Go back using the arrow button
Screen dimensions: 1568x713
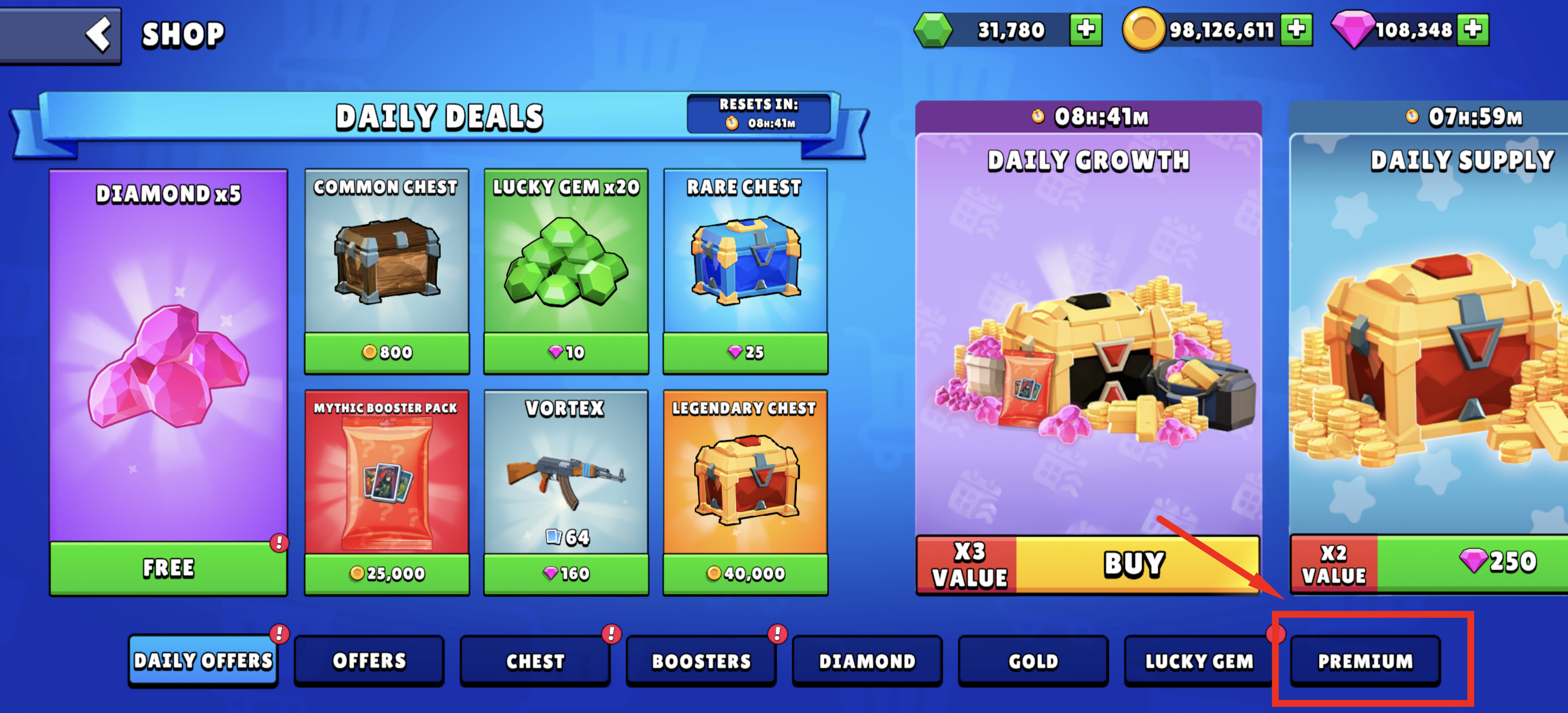click(x=97, y=34)
